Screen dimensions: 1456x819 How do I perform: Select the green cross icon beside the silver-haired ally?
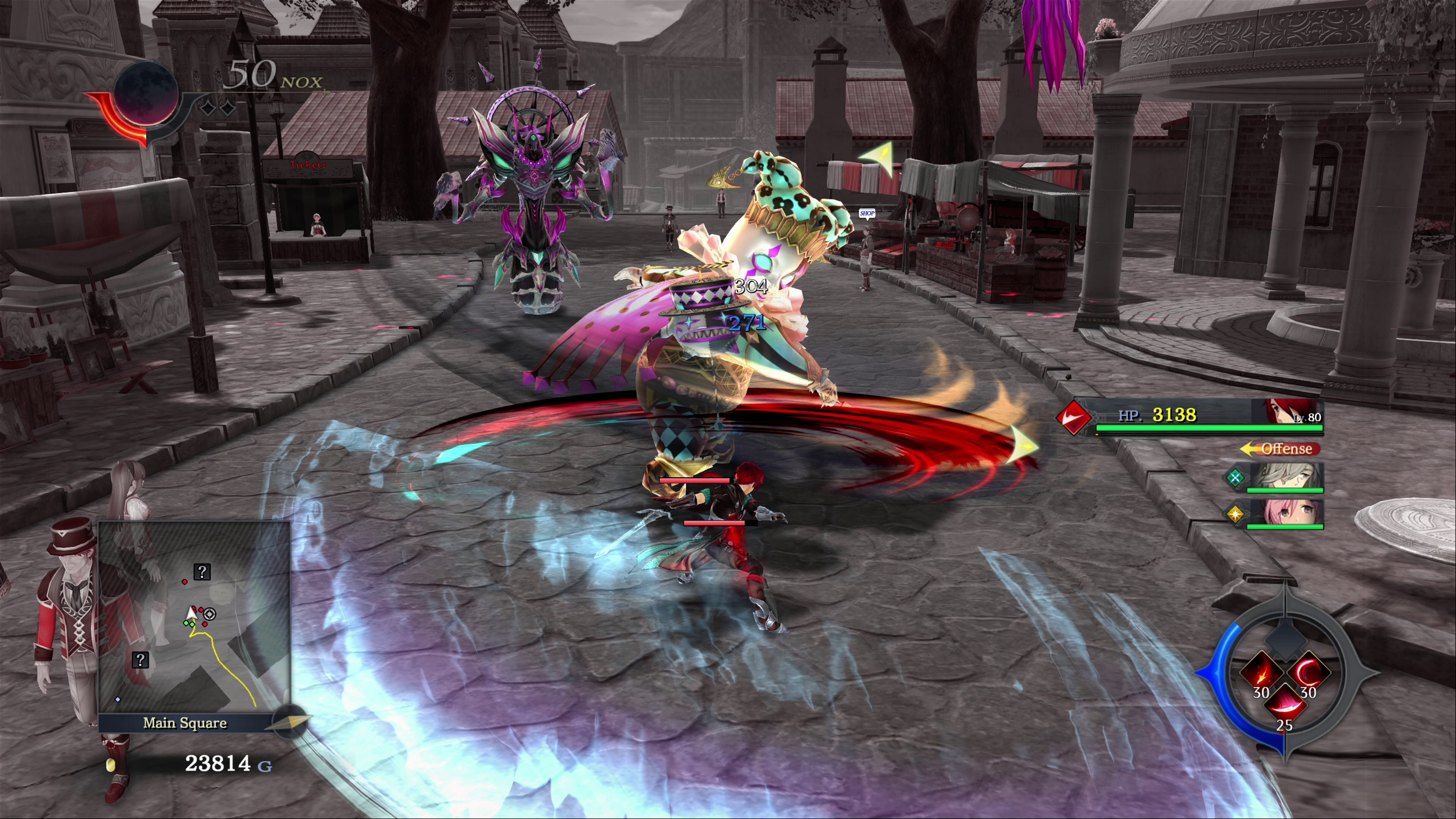tap(1235, 478)
